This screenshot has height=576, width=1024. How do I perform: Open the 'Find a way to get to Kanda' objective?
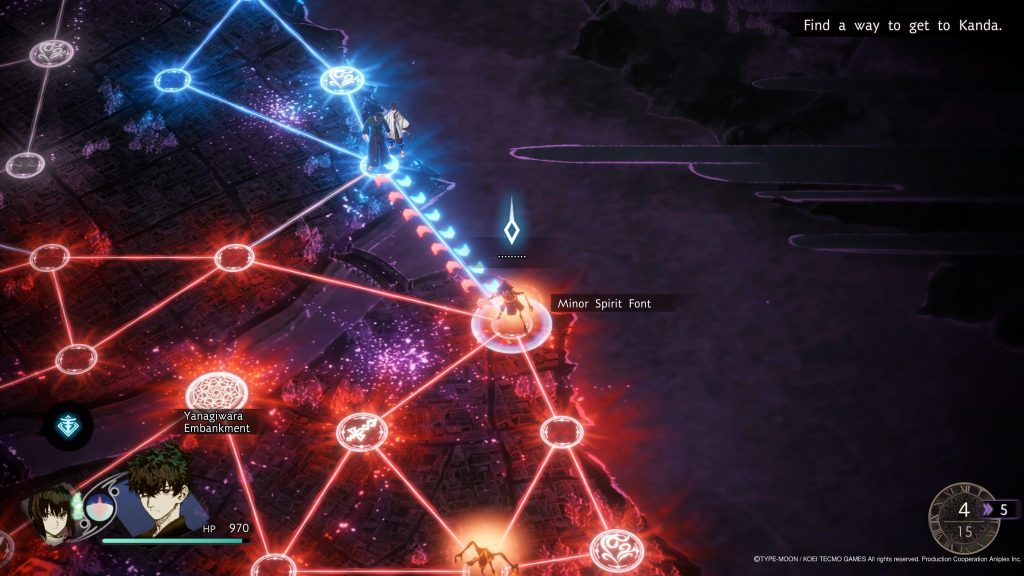[x=902, y=25]
